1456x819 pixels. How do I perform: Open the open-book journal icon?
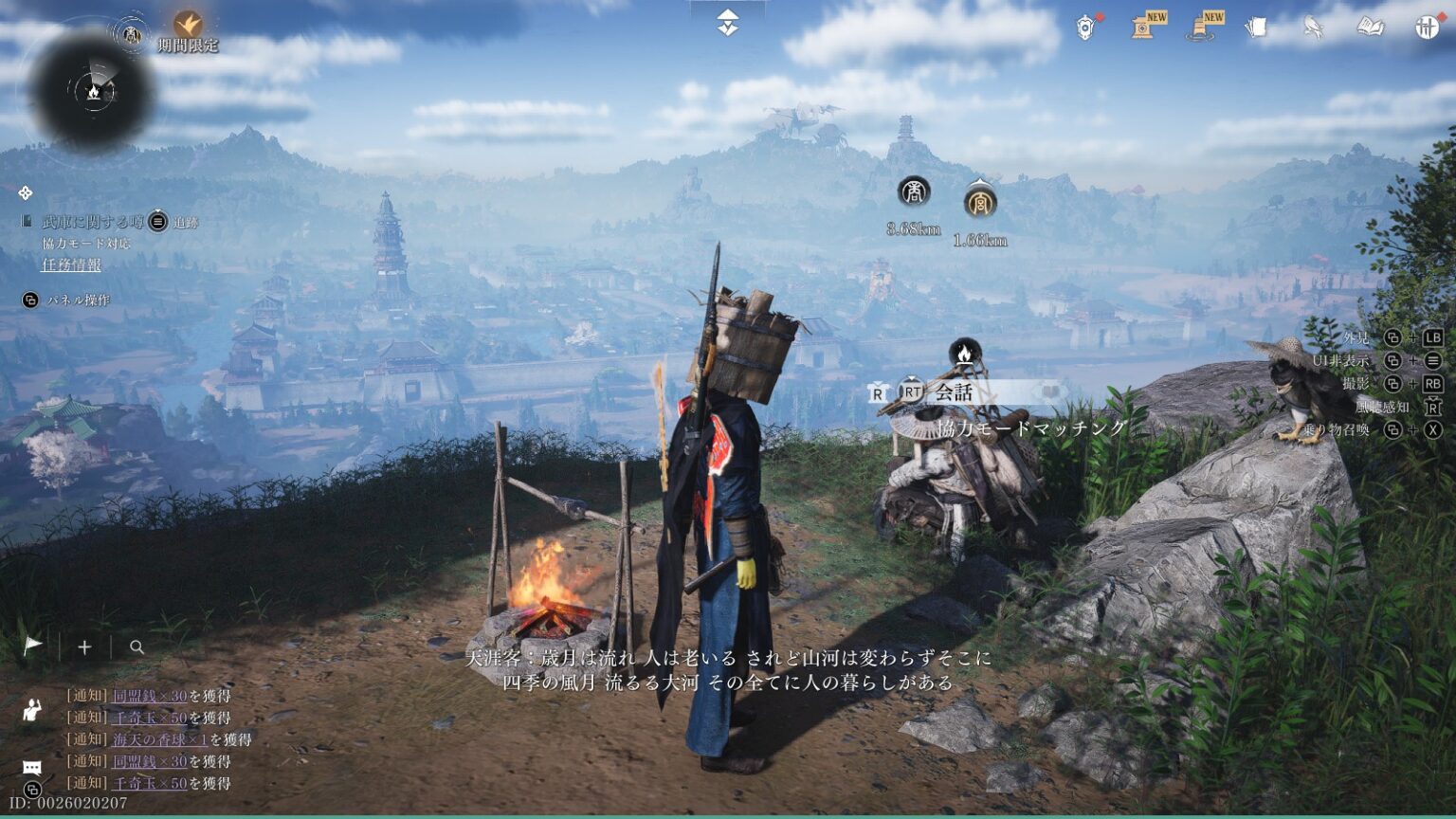(x=1370, y=27)
